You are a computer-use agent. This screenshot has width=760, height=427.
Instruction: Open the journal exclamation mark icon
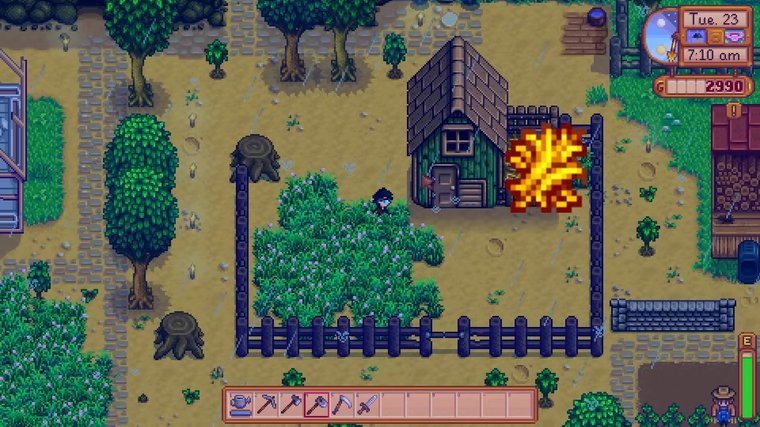(734, 111)
